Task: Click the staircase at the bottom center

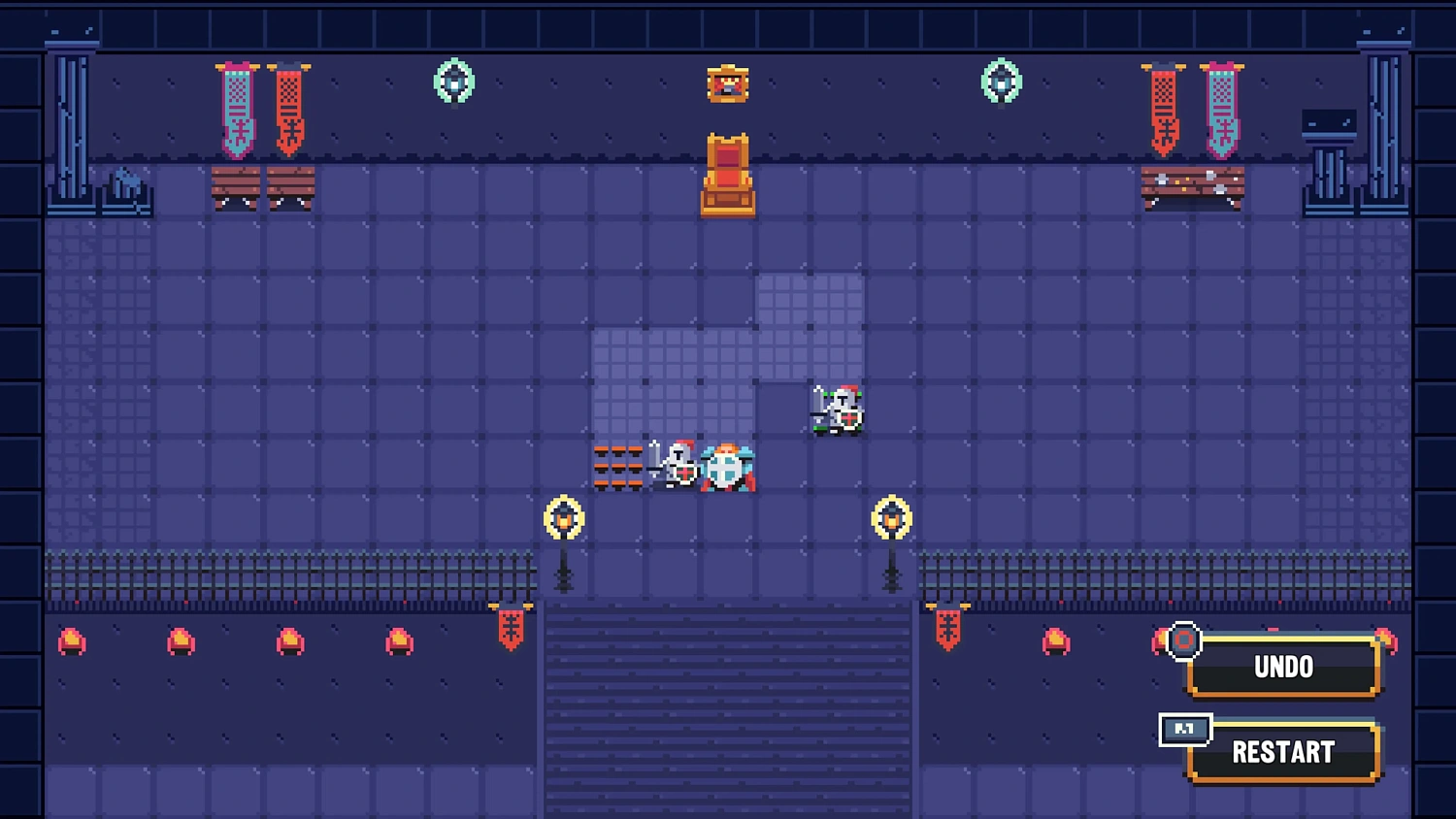Action: tap(727, 708)
